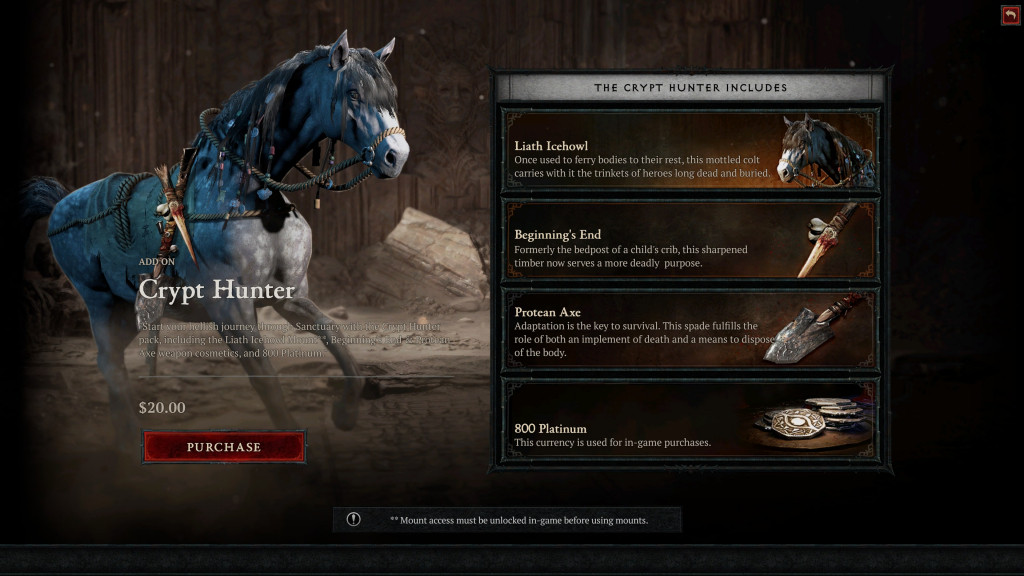Image resolution: width=1024 pixels, height=576 pixels.
Task: Choose the Protean Axe item row
Action: 690,329
